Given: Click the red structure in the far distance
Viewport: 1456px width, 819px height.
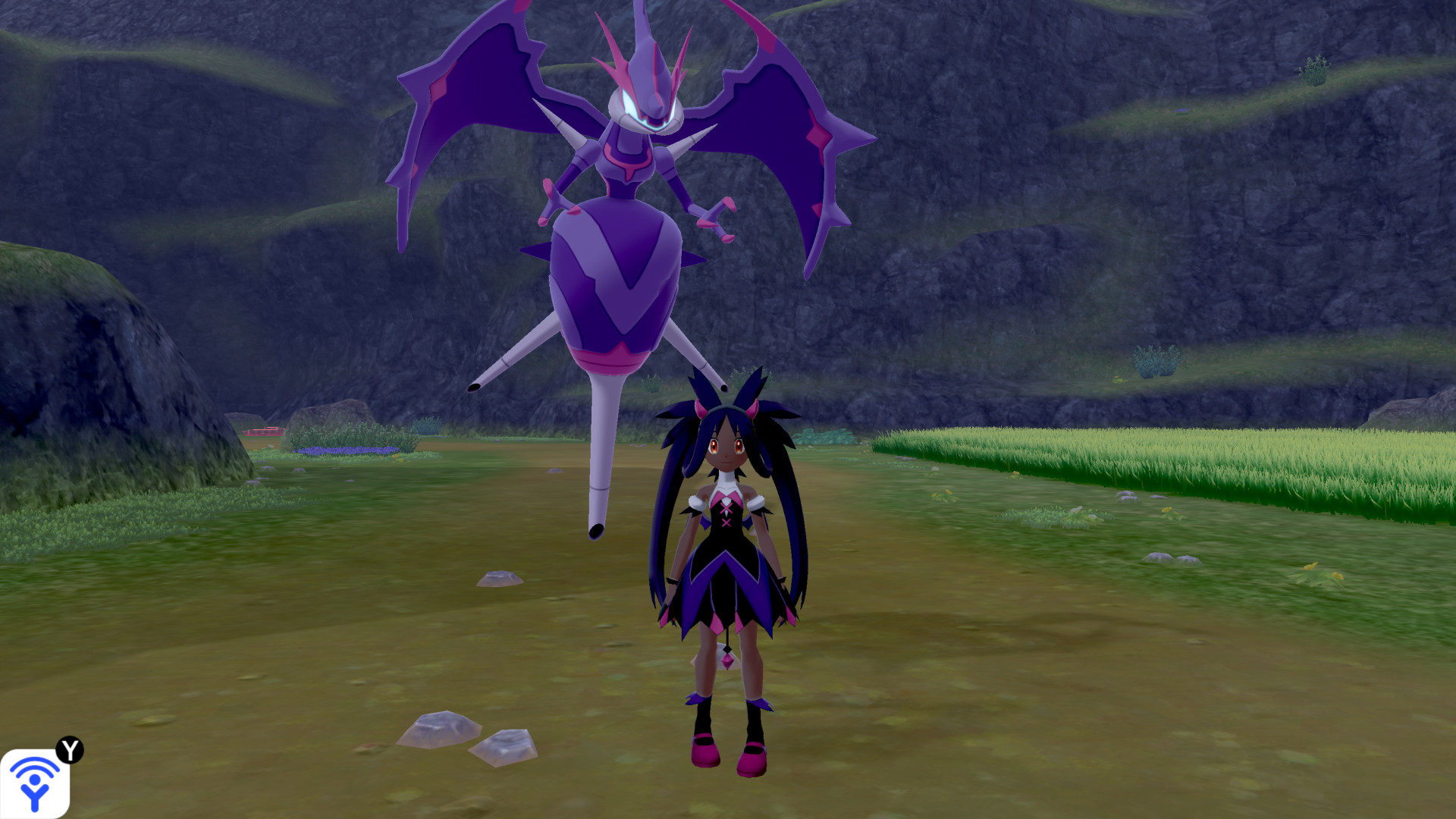Looking at the screenshot, I should (263, 431).
